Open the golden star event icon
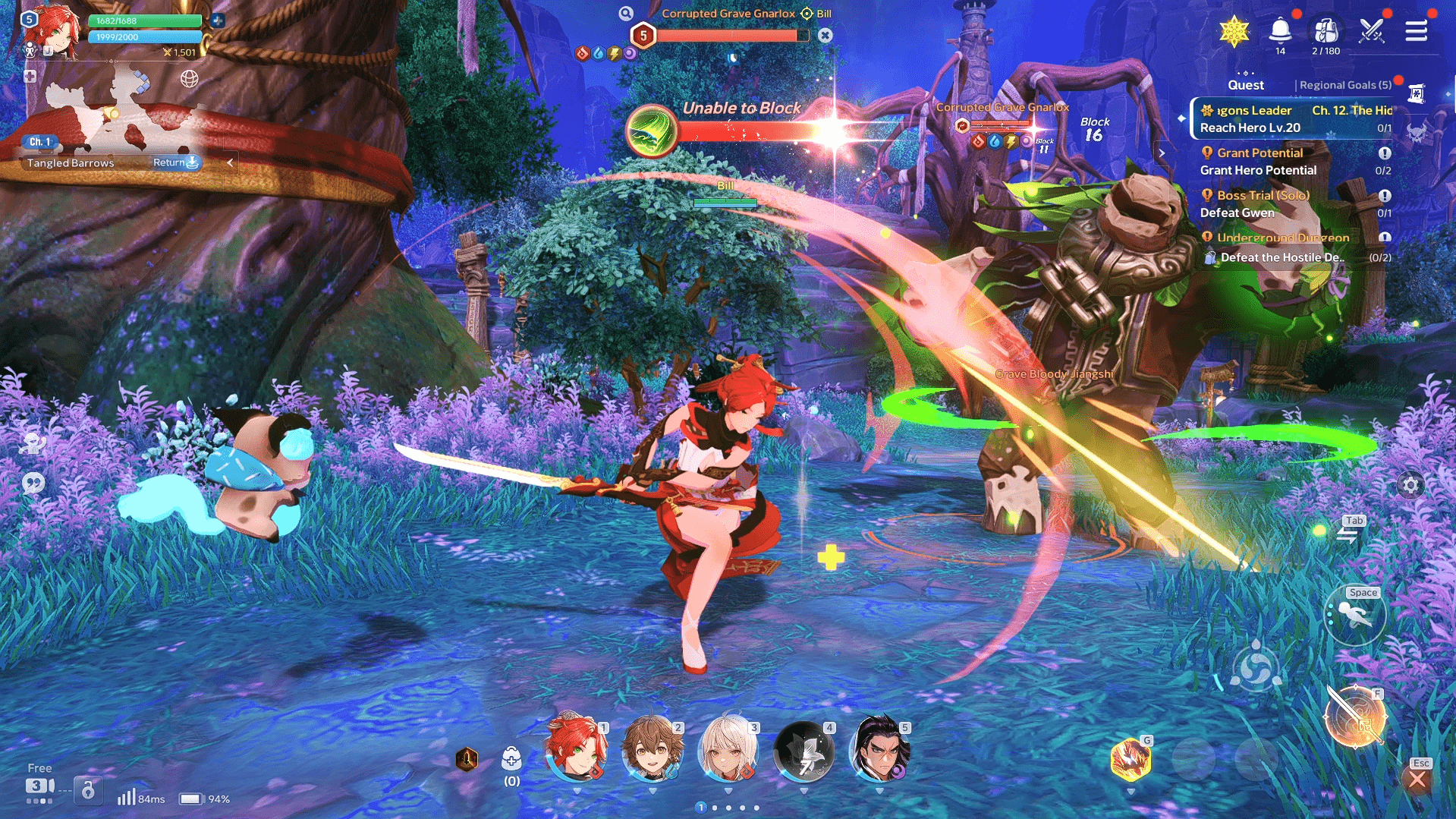 click(x=1234, y=32)
